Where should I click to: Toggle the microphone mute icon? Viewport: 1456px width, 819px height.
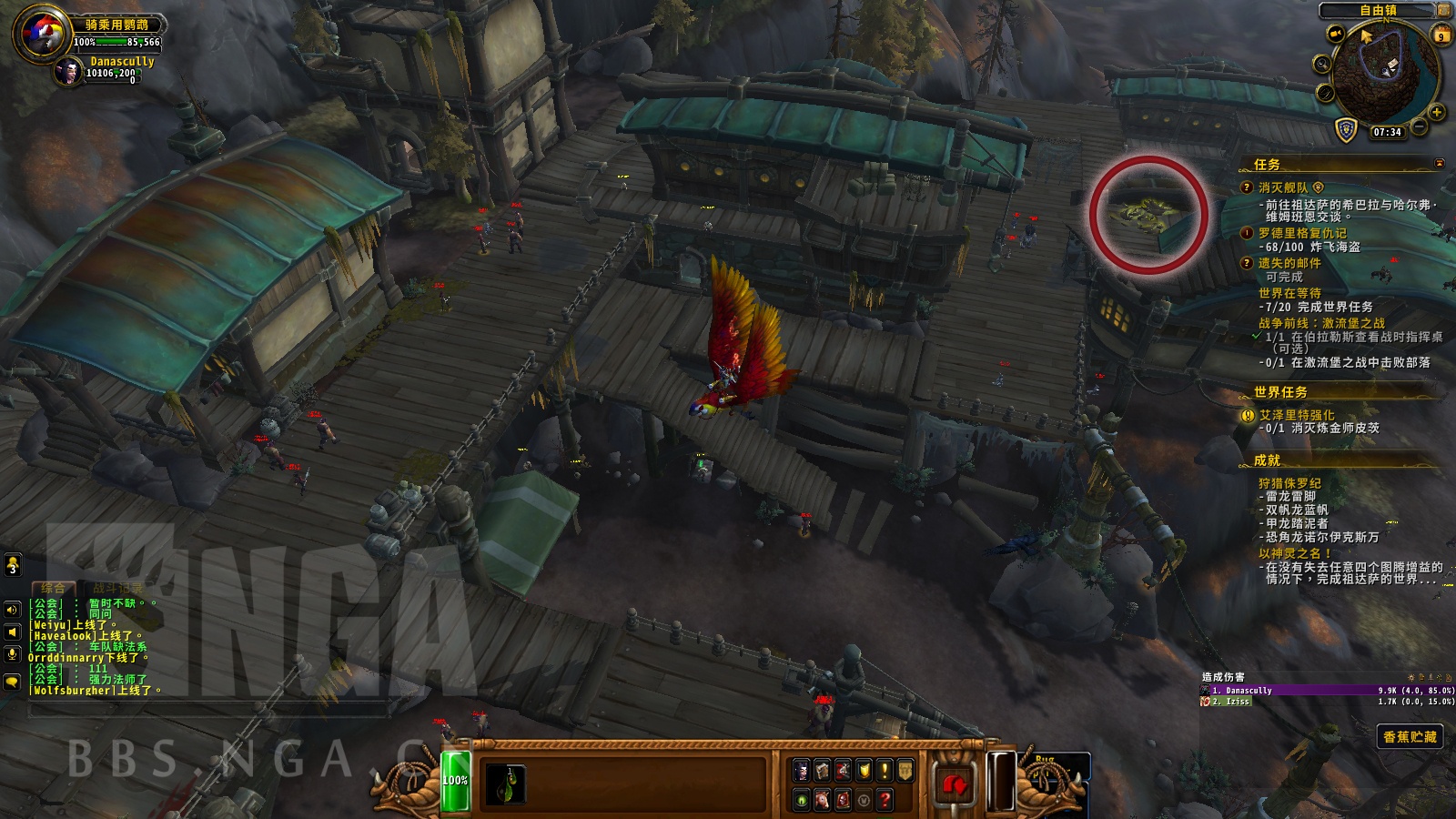click(12, 653)
